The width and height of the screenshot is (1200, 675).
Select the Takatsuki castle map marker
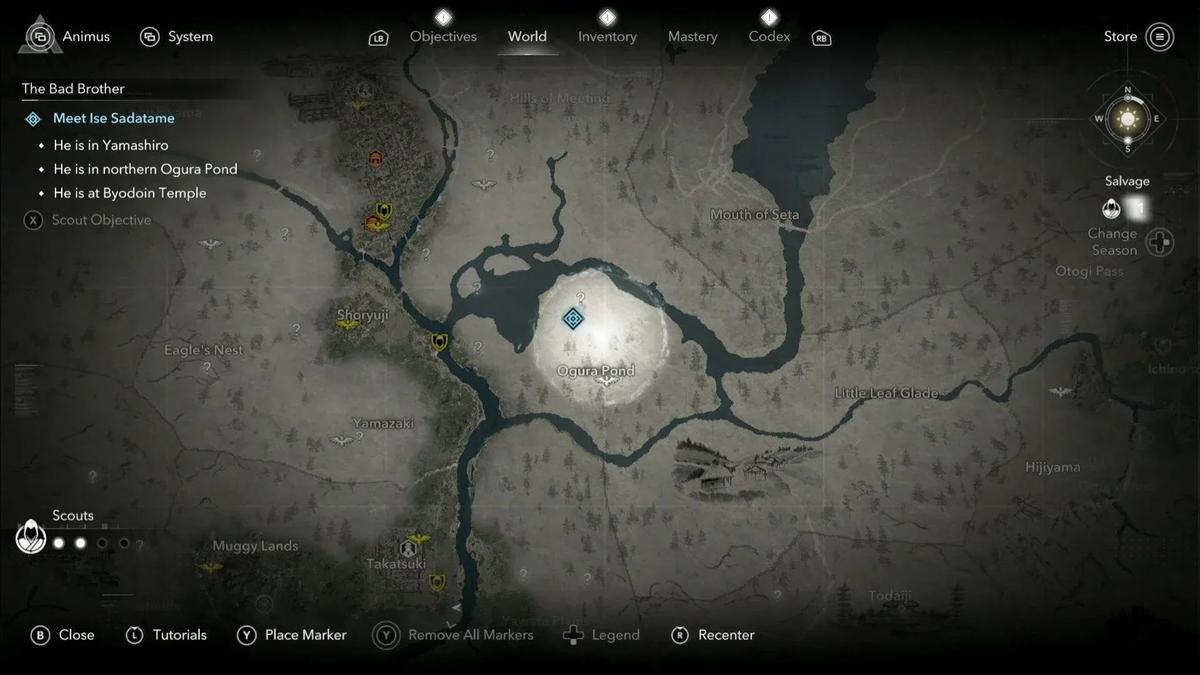(409, 548)
